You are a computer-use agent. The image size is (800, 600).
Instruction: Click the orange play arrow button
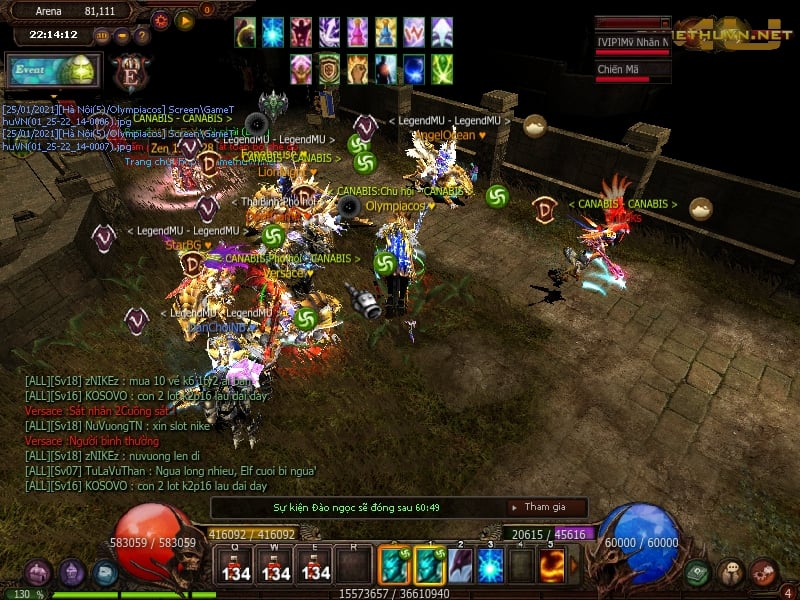tap(185, 20)
